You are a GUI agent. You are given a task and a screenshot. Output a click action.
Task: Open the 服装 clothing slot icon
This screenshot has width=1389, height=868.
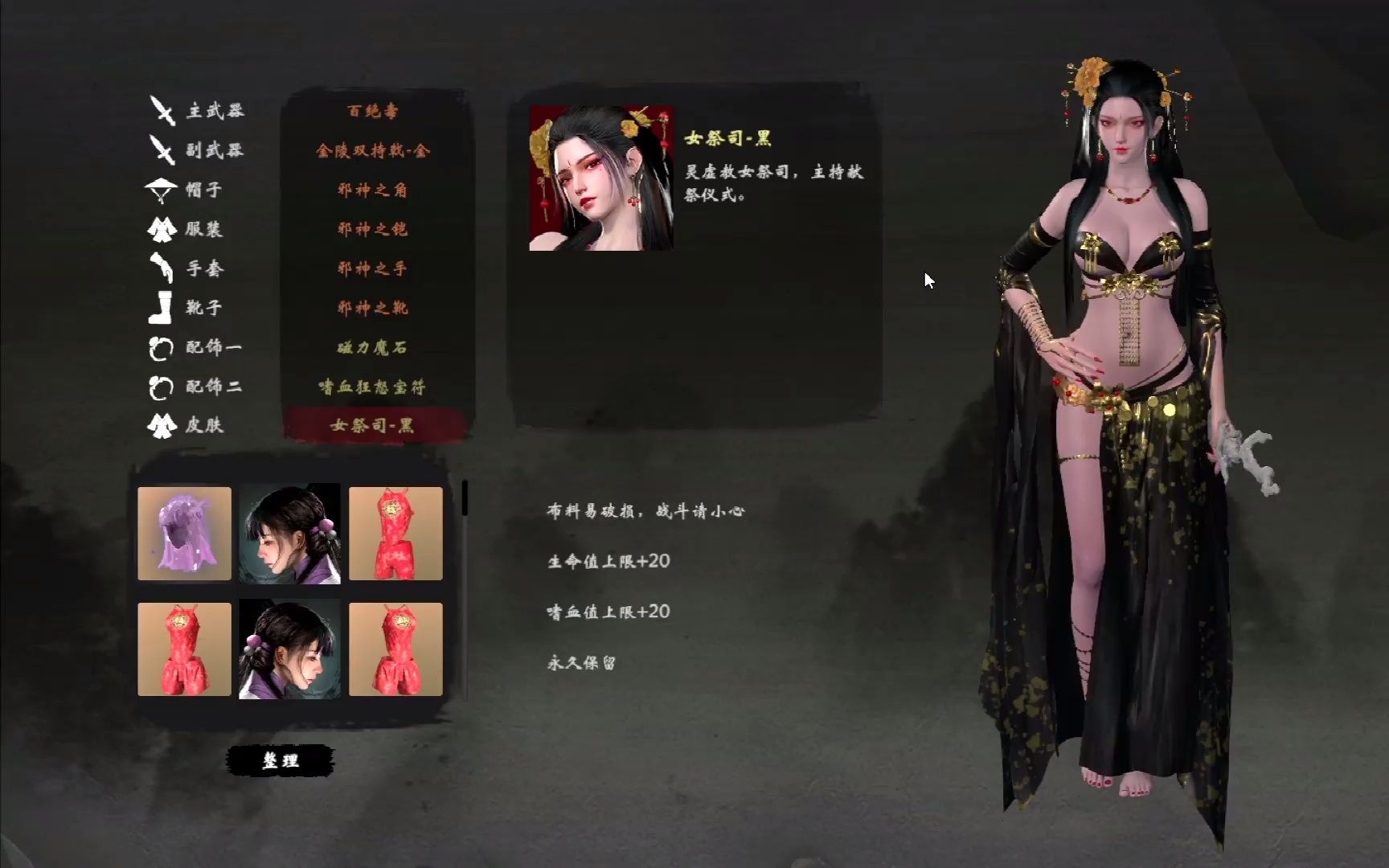[x=161, y=230]
